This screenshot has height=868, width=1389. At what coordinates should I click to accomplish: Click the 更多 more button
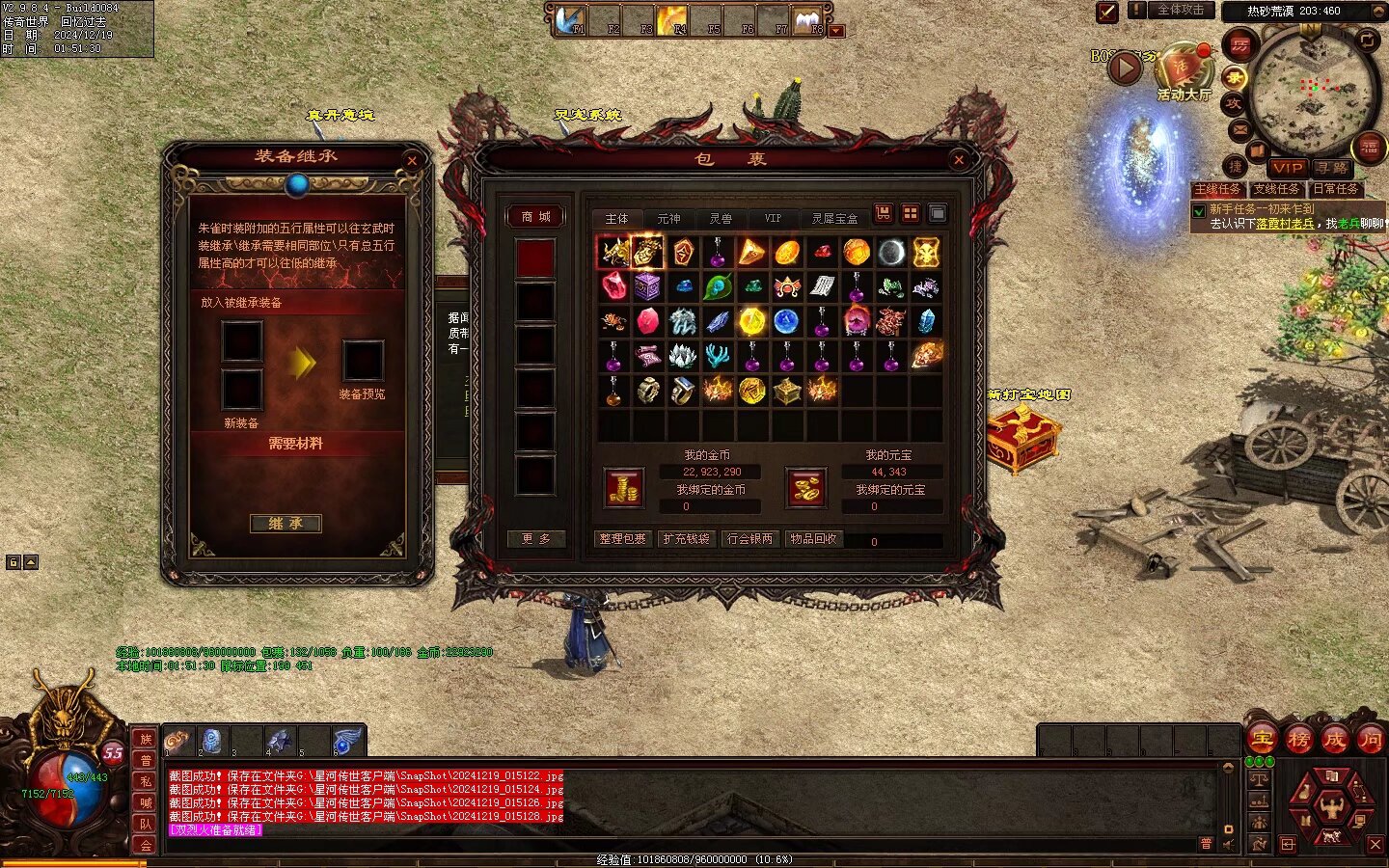click(x=535, y=539)
